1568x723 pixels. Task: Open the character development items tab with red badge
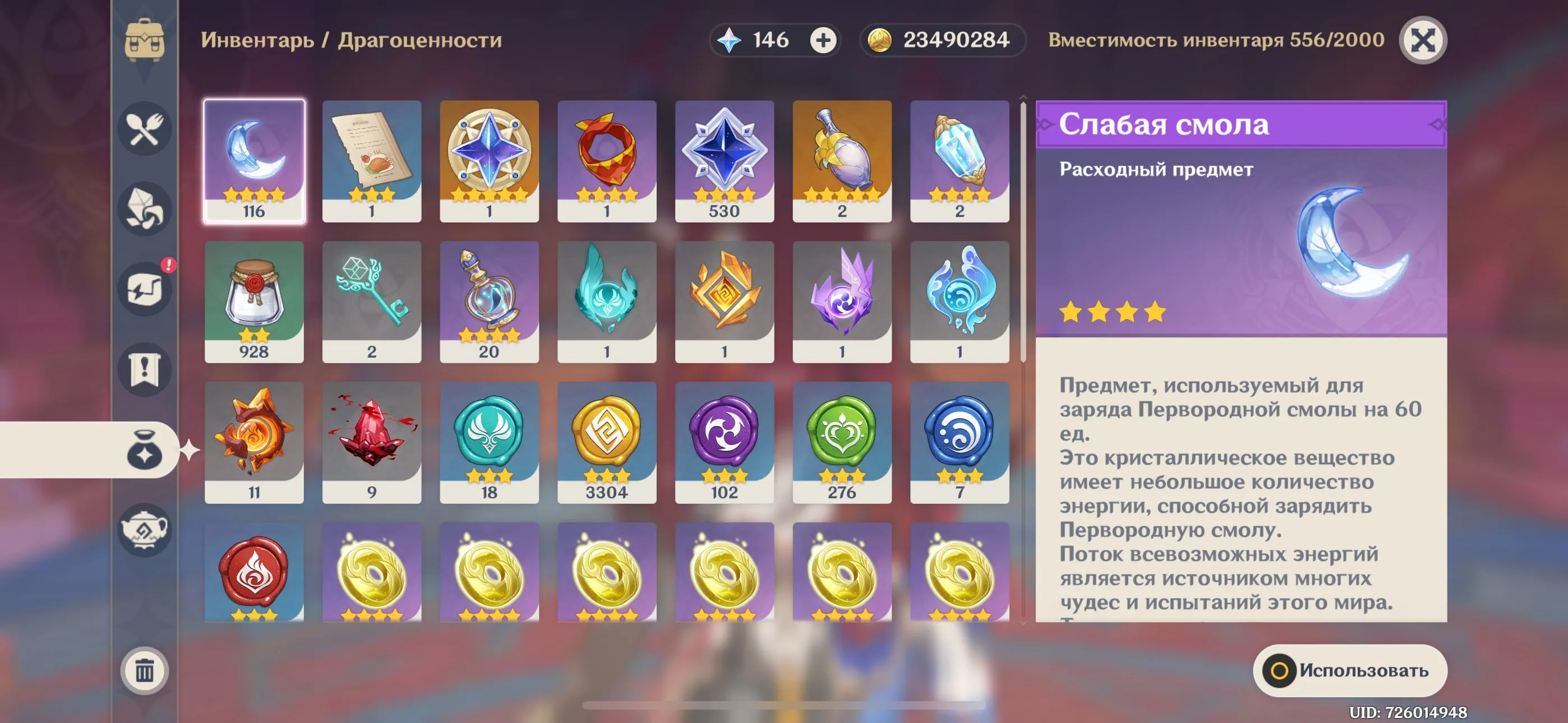(144, 289)
